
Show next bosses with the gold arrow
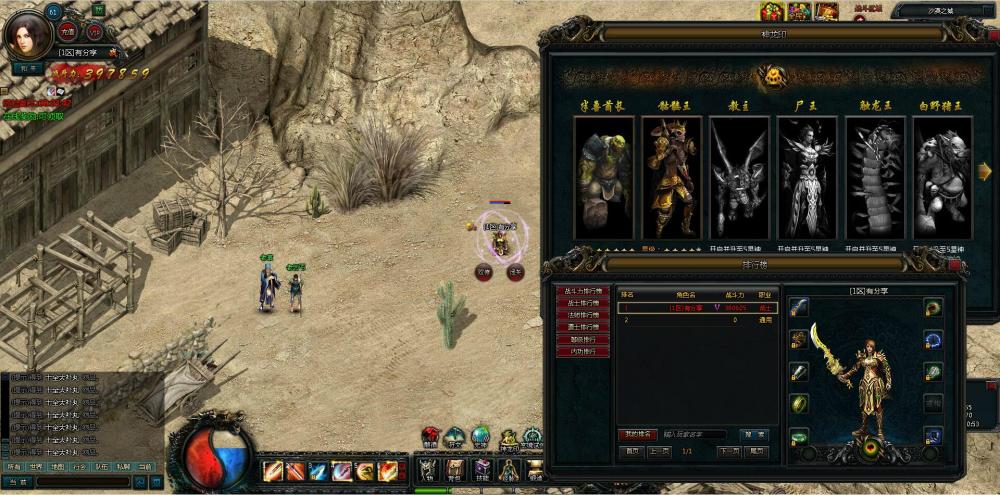(984, 171)
